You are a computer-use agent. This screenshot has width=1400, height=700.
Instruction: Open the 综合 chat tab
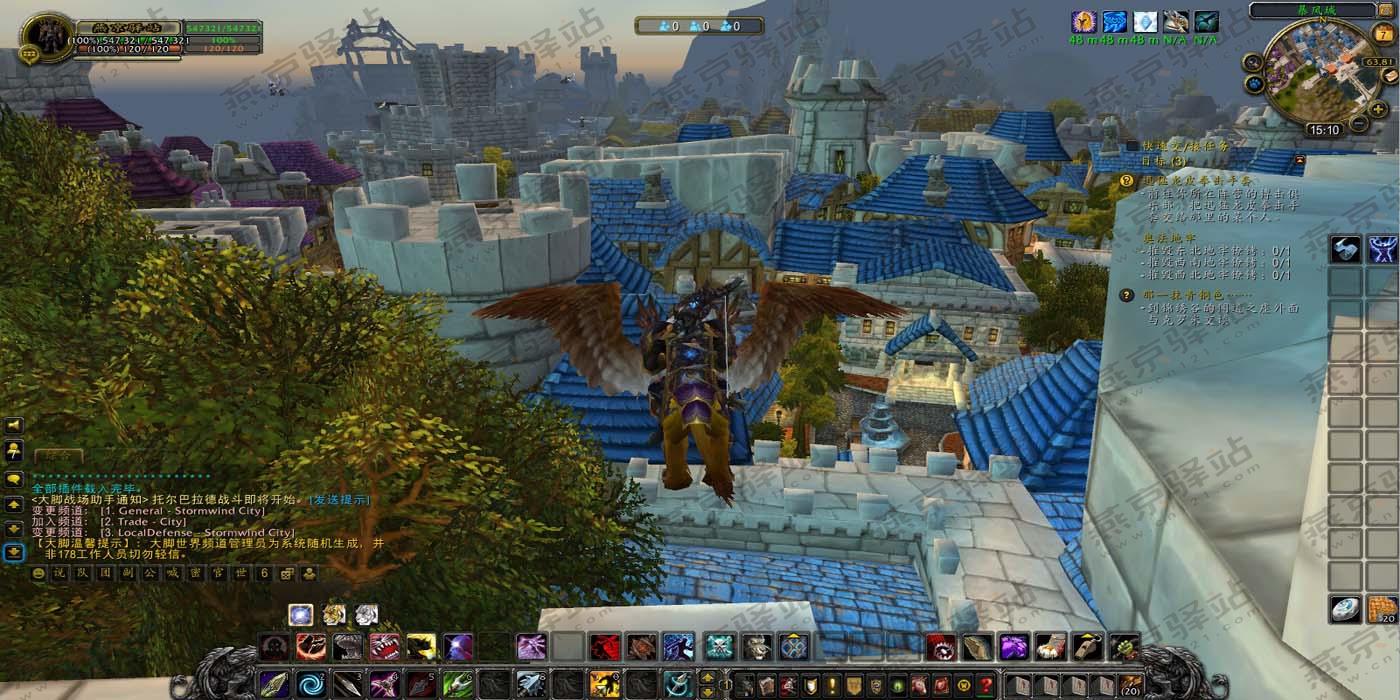(x=58, y=456)
